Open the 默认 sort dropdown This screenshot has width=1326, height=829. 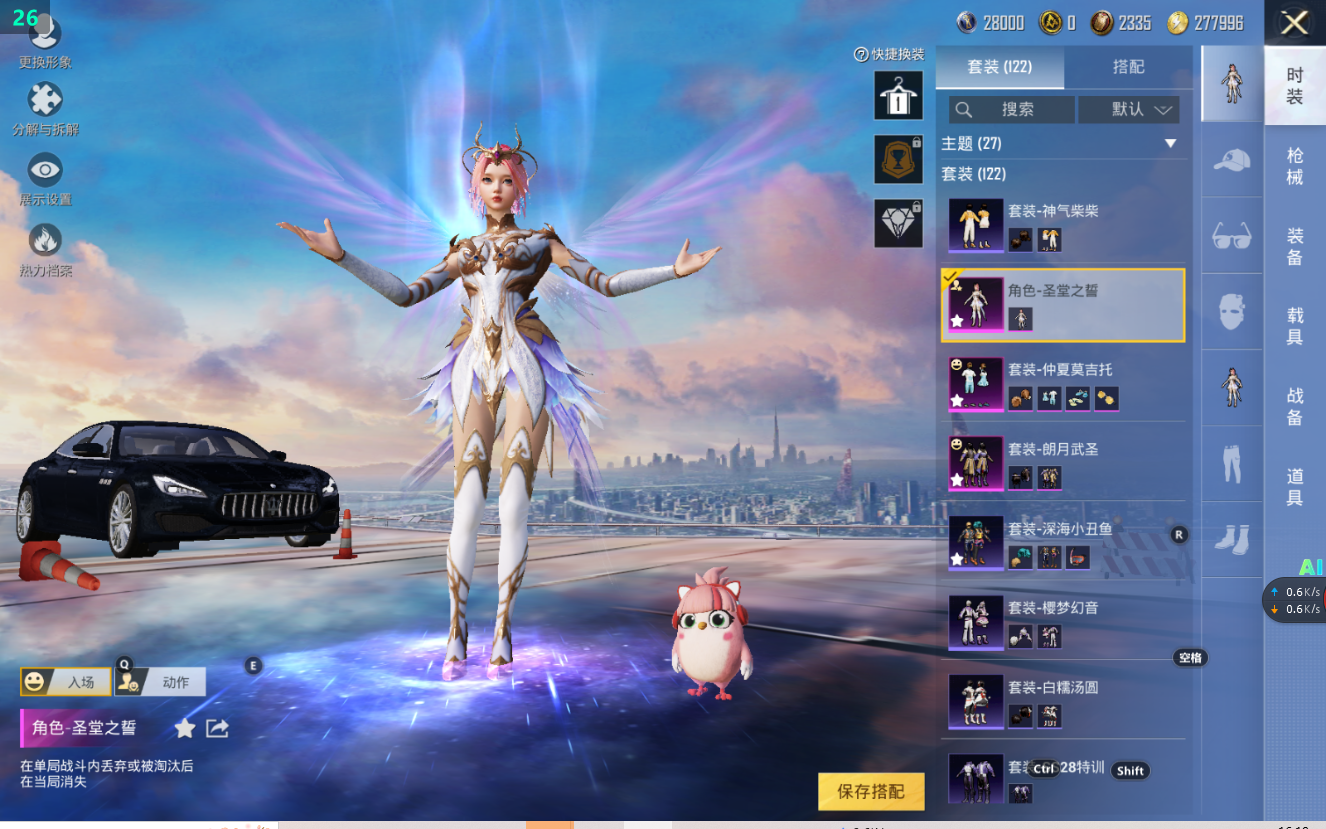tap(1128, 109)
